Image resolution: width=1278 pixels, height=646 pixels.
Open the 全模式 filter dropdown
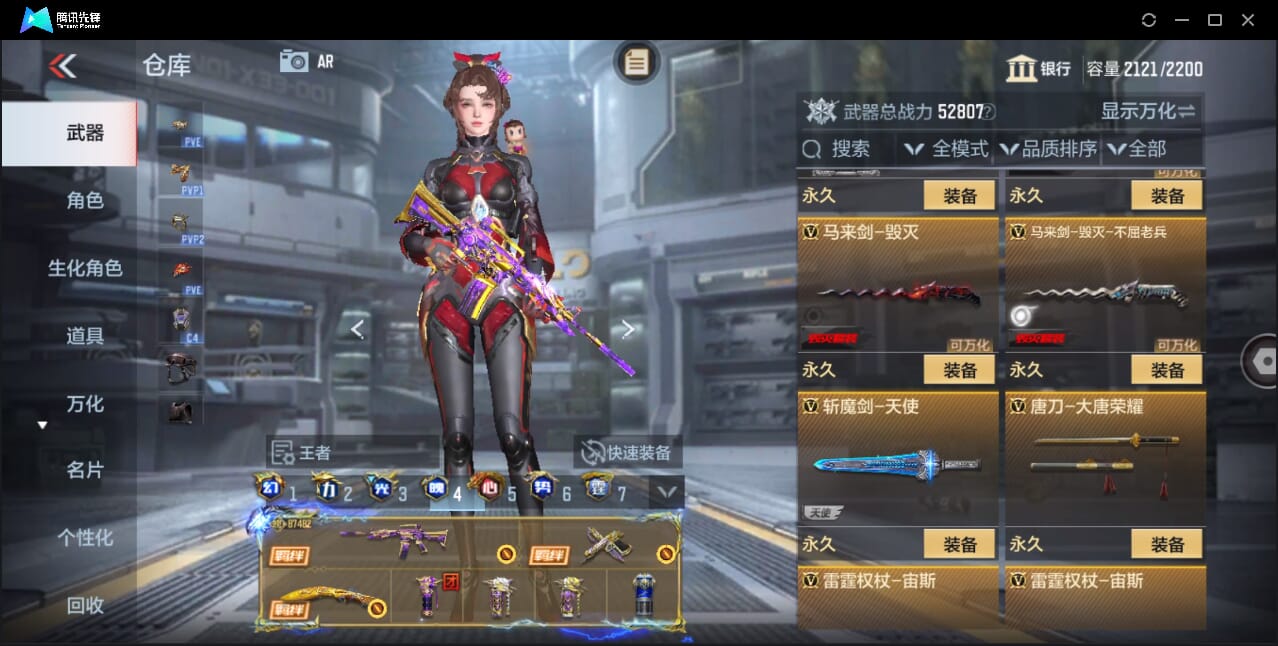[946, 149]
